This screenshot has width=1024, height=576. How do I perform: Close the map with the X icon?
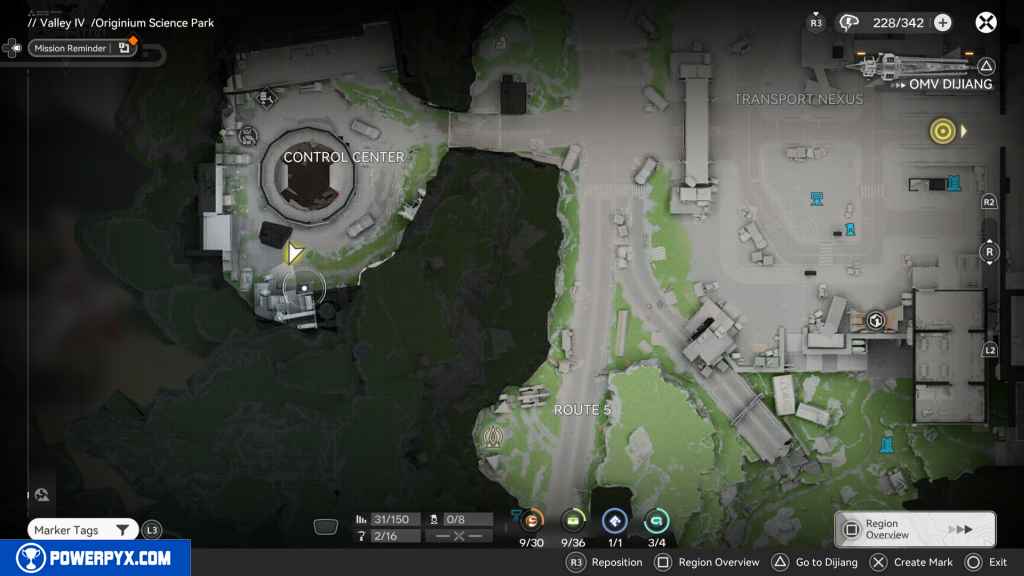click(986, 22)
